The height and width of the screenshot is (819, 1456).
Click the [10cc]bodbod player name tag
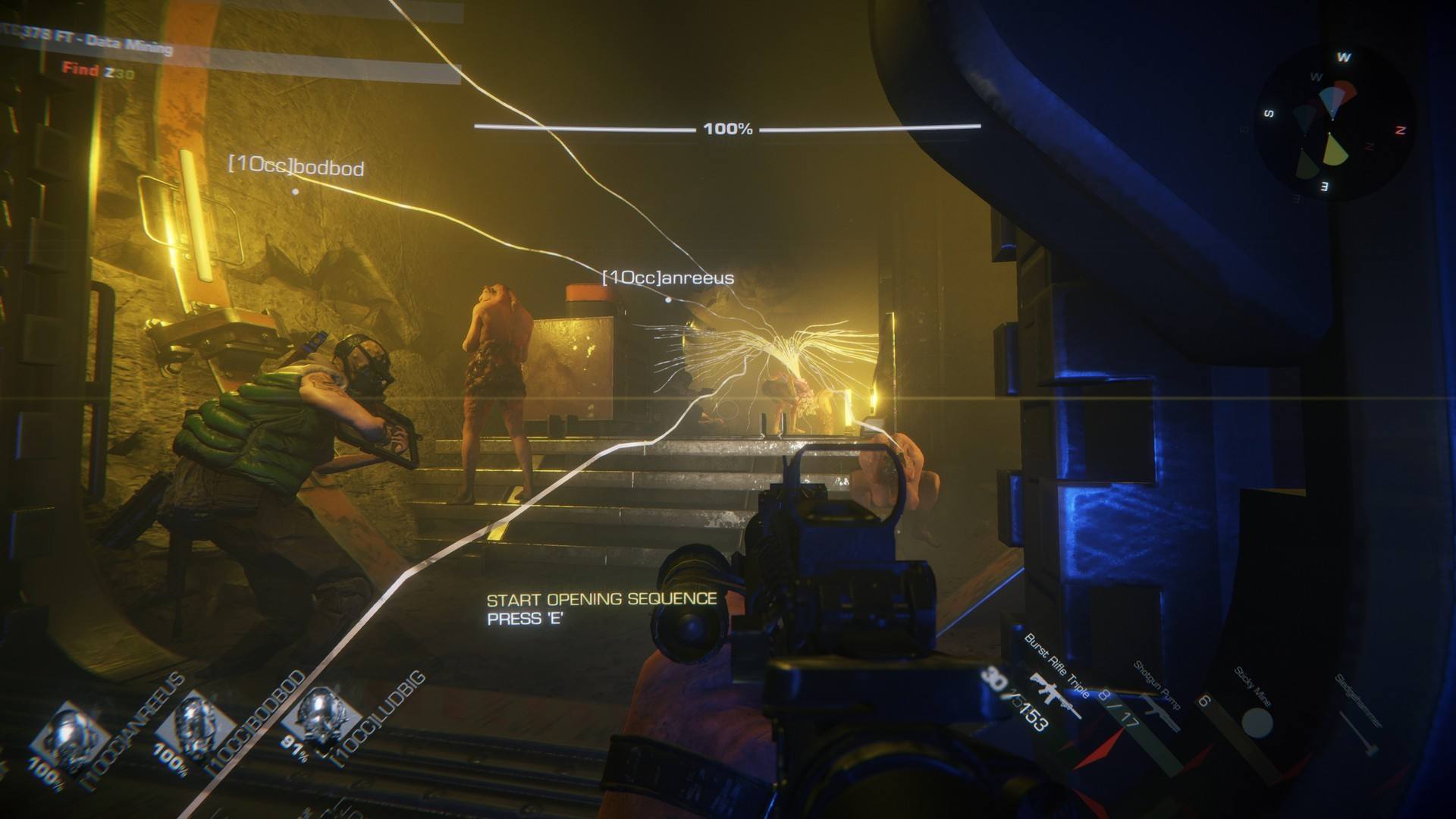point(296,166)
